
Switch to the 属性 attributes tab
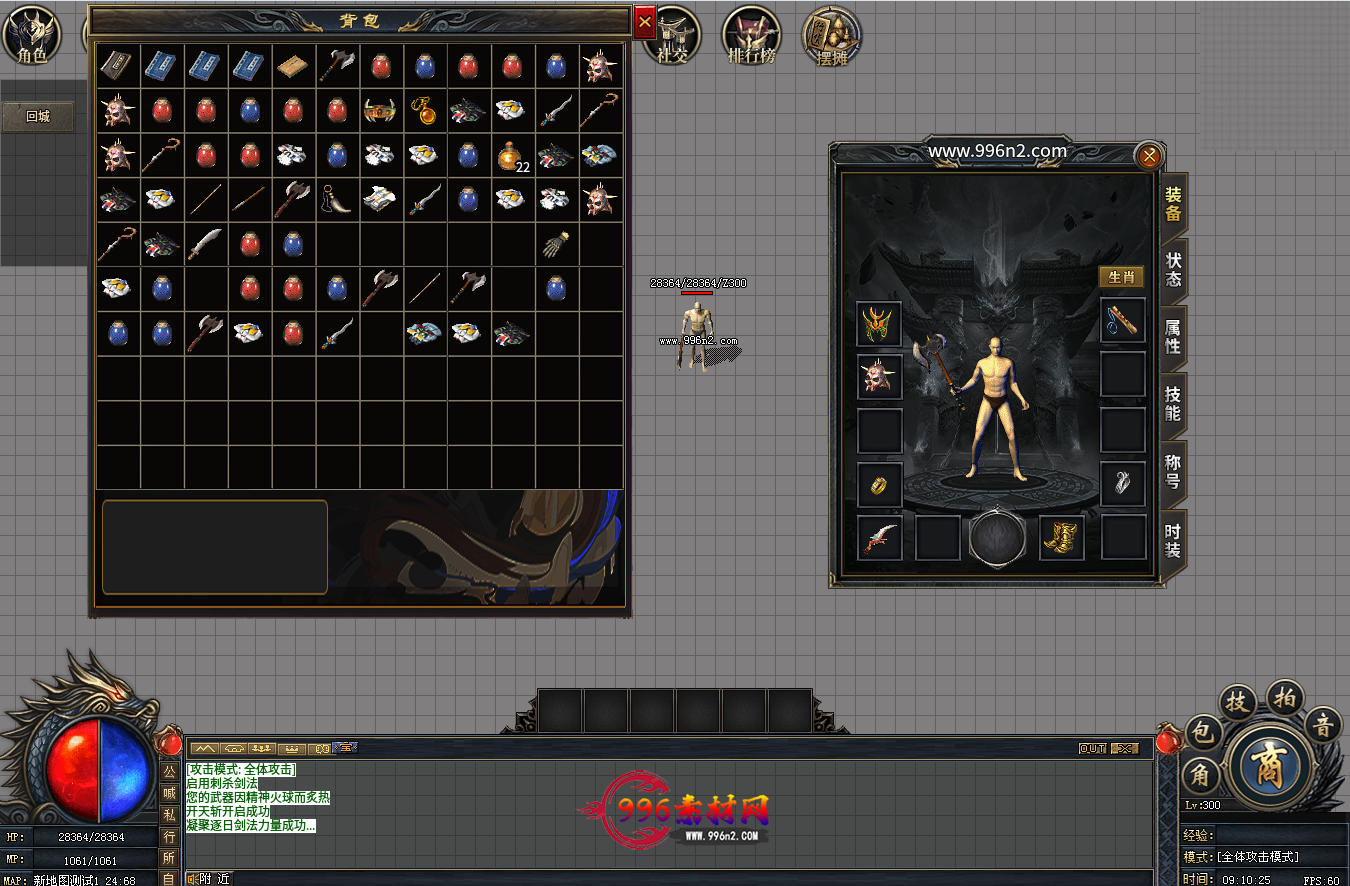pos(1173,336)
